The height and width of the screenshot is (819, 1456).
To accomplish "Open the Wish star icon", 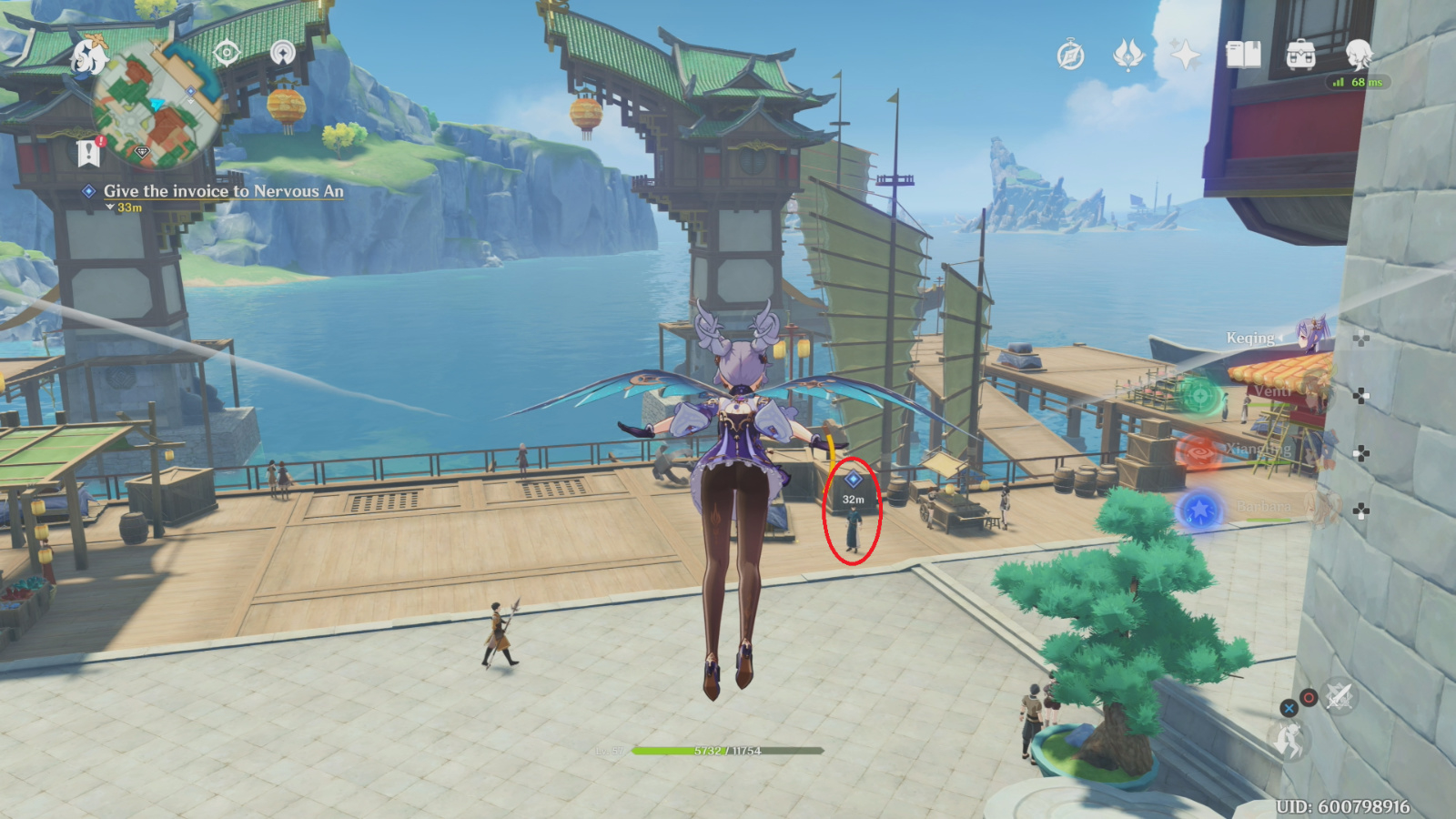I will (x=1186, y=56).
